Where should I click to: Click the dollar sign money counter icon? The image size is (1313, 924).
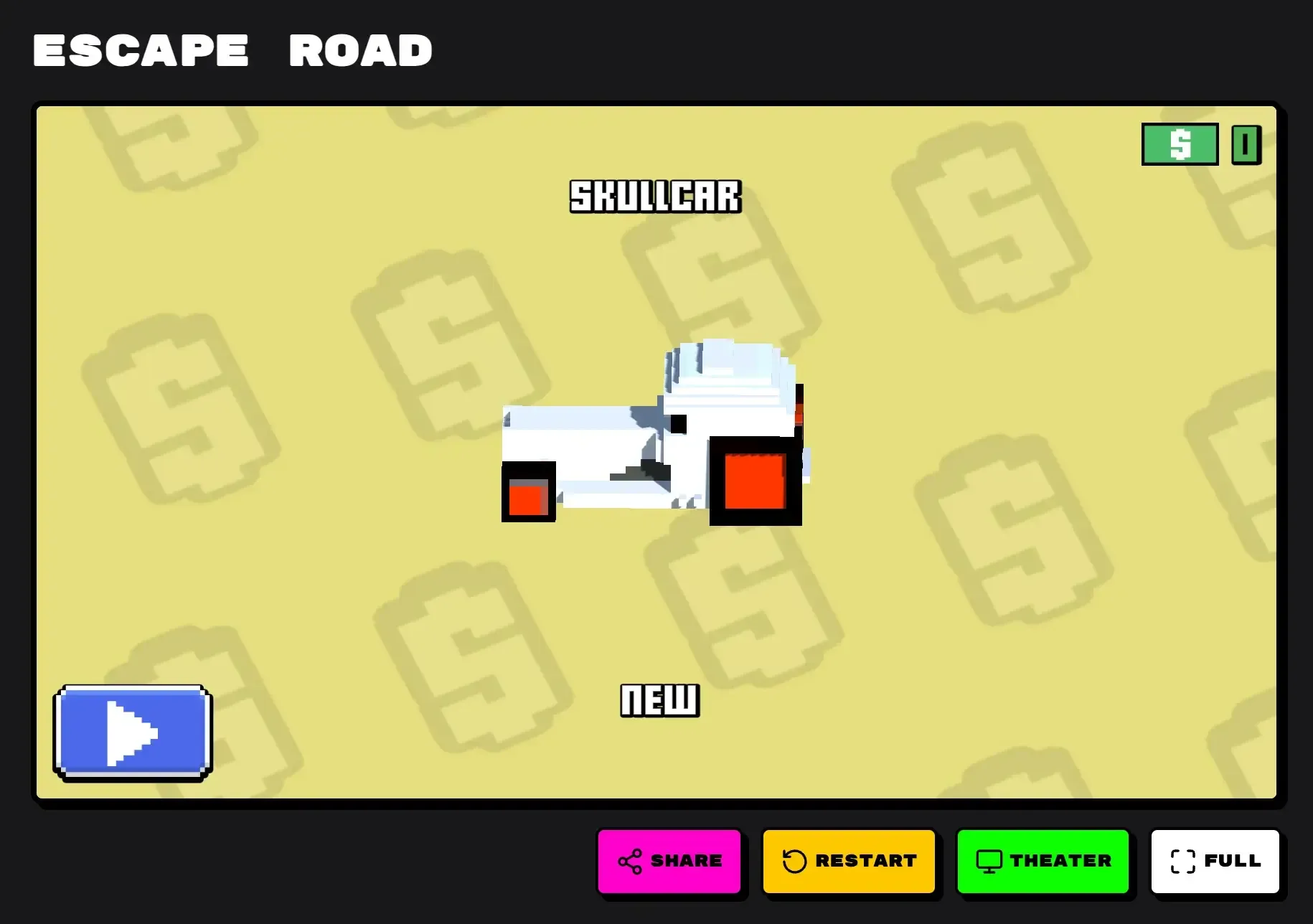point(1180,145)
